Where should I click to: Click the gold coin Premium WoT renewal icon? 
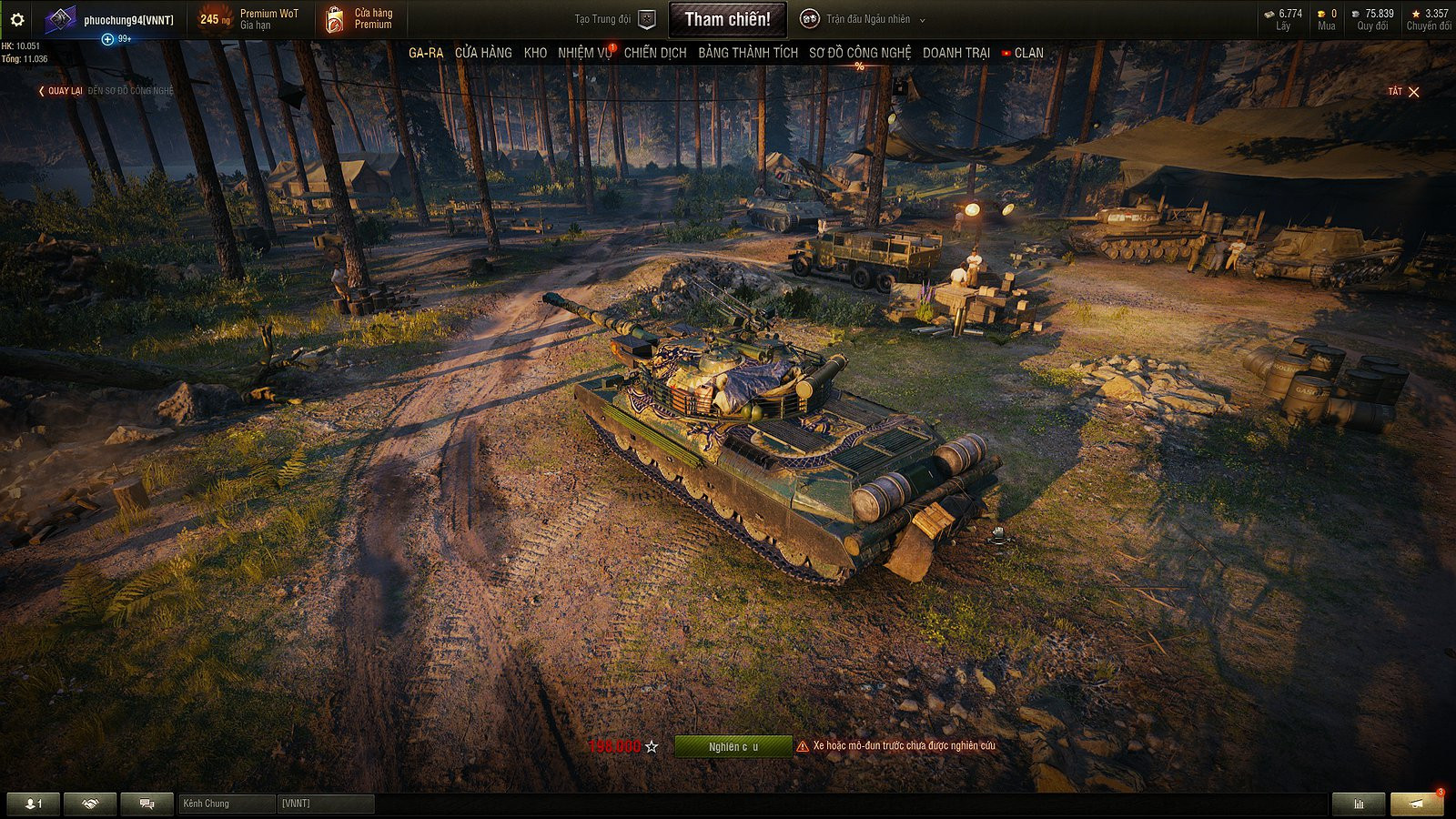pyautogui.click(x=218, y=15)
